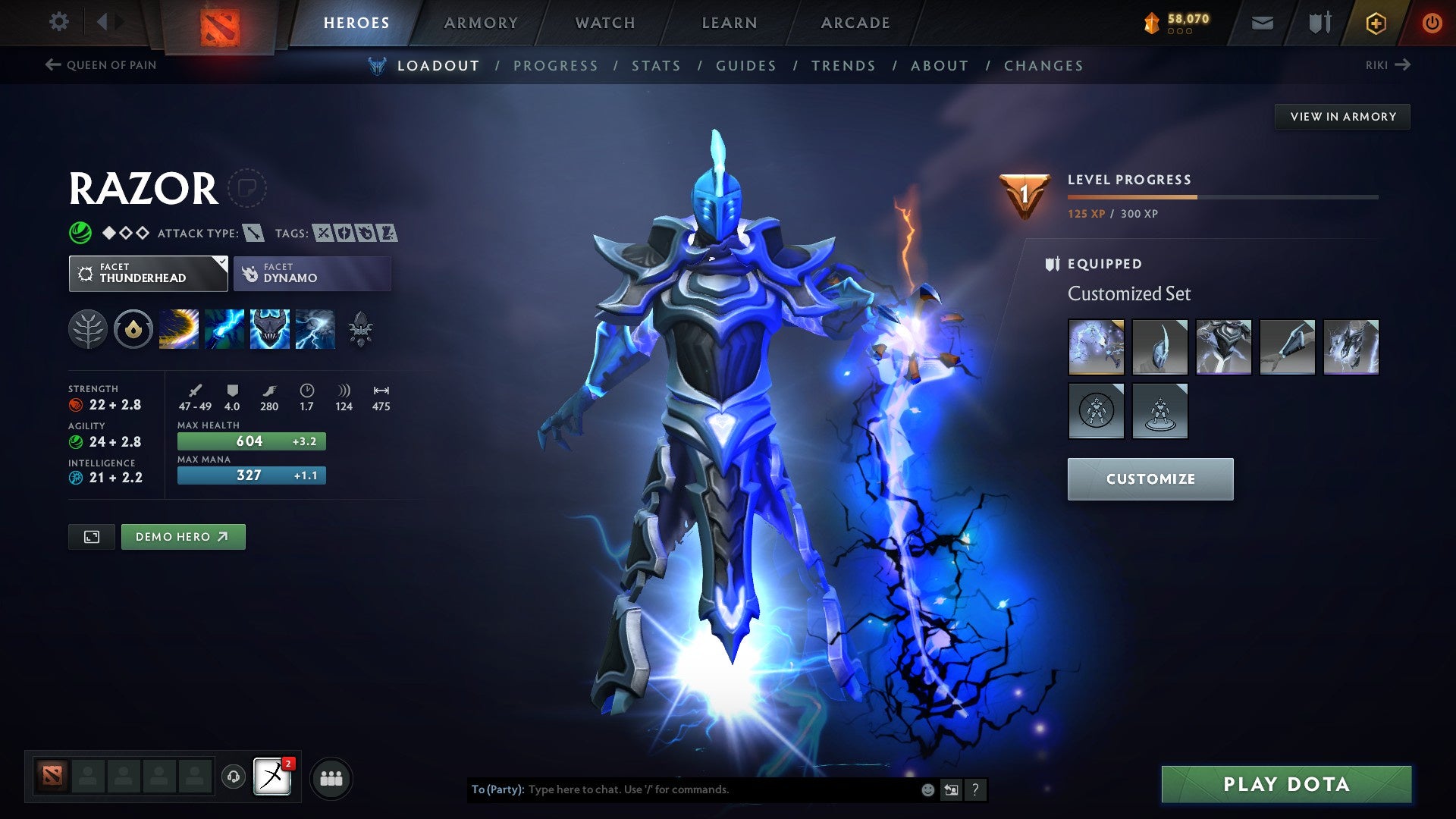Select the Dynamo facet
Image resolution: width=1456 pixels, height=819 pixels.
[x=312, y=273]
